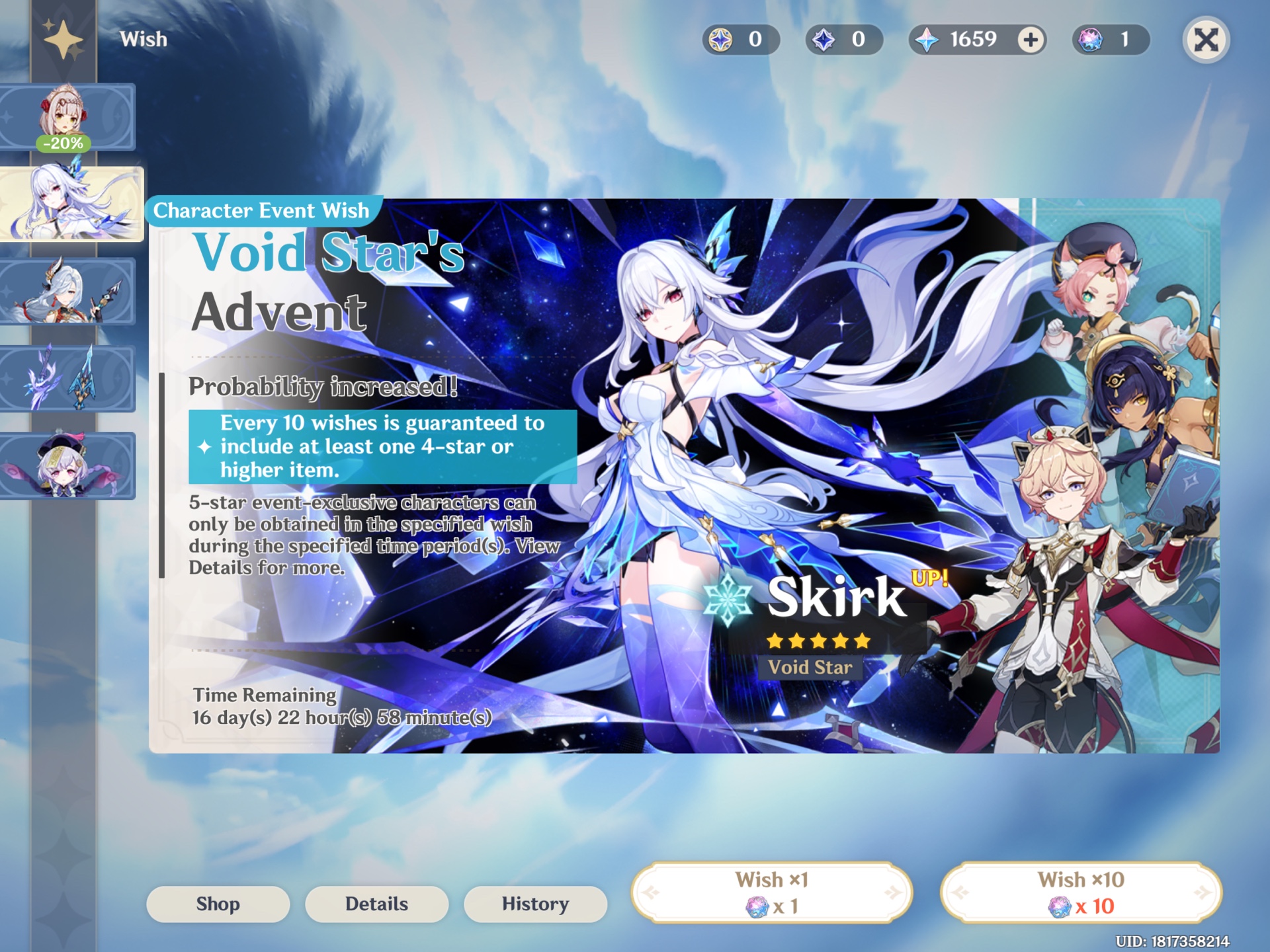1270x952 pixels.
Task: Open the wish History
Action: [535, 904]
